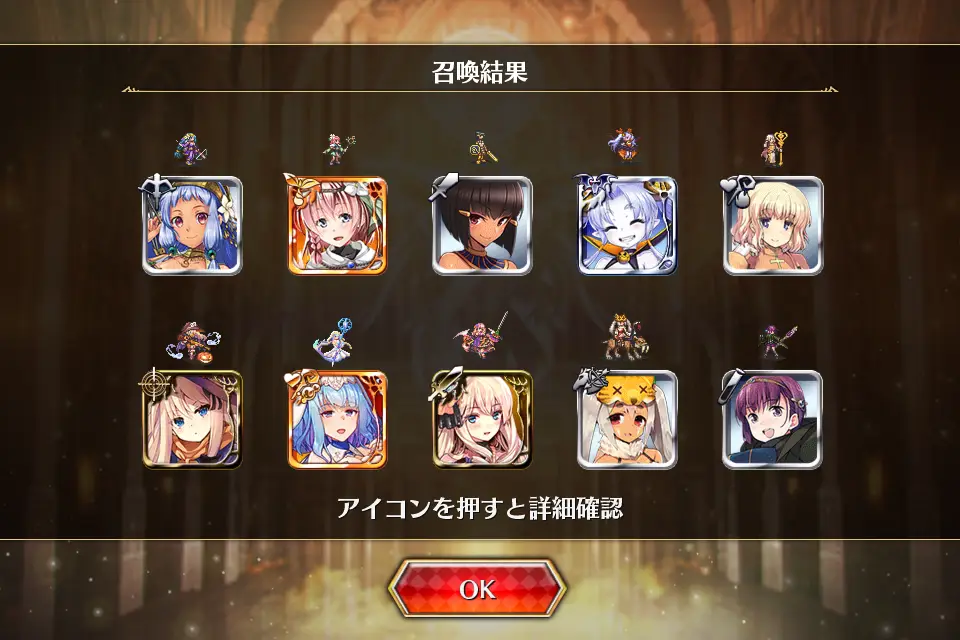Open the pink-haired girl with orange frame
Screen dimensions: 960x640
click(x=337, y=226)
